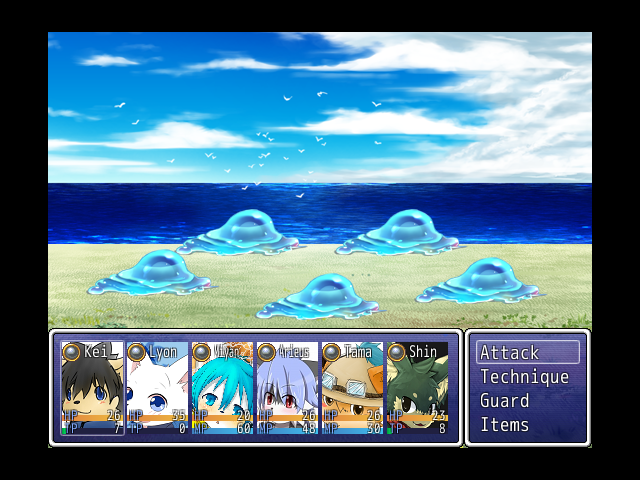Select the Guard command
This screenshot has width=640, height=480.
(527, 401)
